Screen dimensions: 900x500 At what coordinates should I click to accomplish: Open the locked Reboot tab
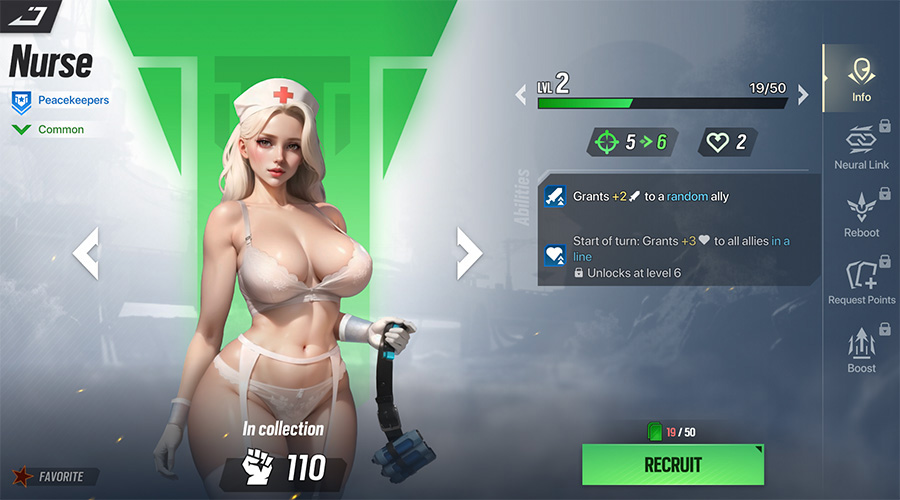click(861, 215)
